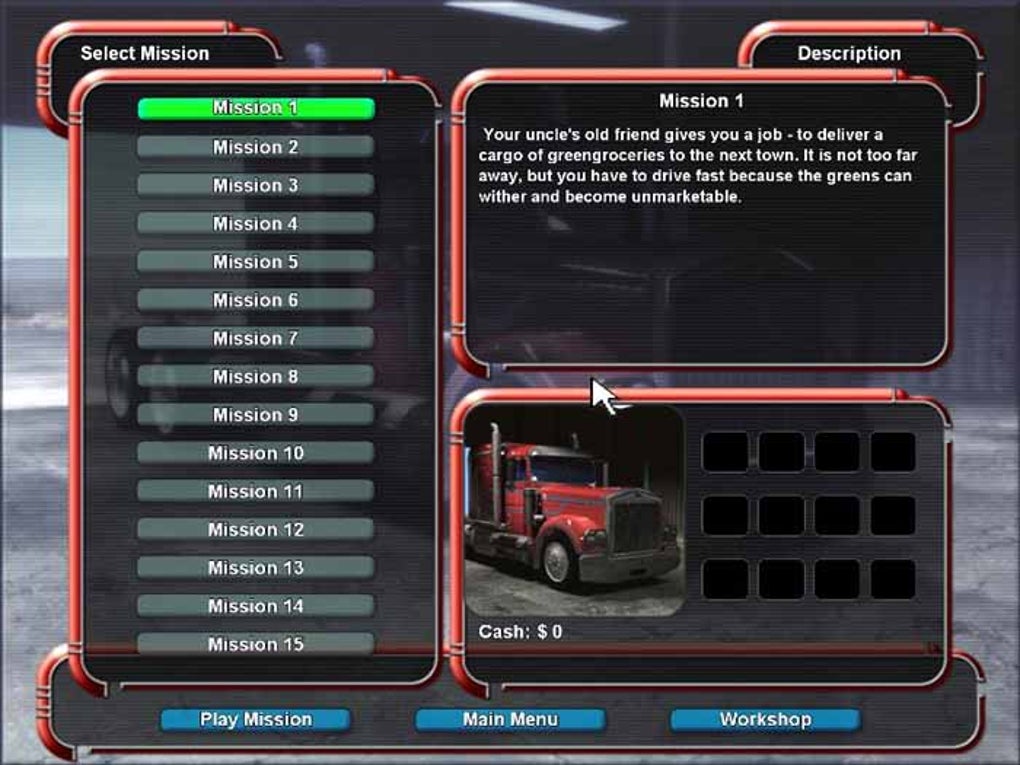
Task: Pick Mission 10
Action: click(255, 453)
